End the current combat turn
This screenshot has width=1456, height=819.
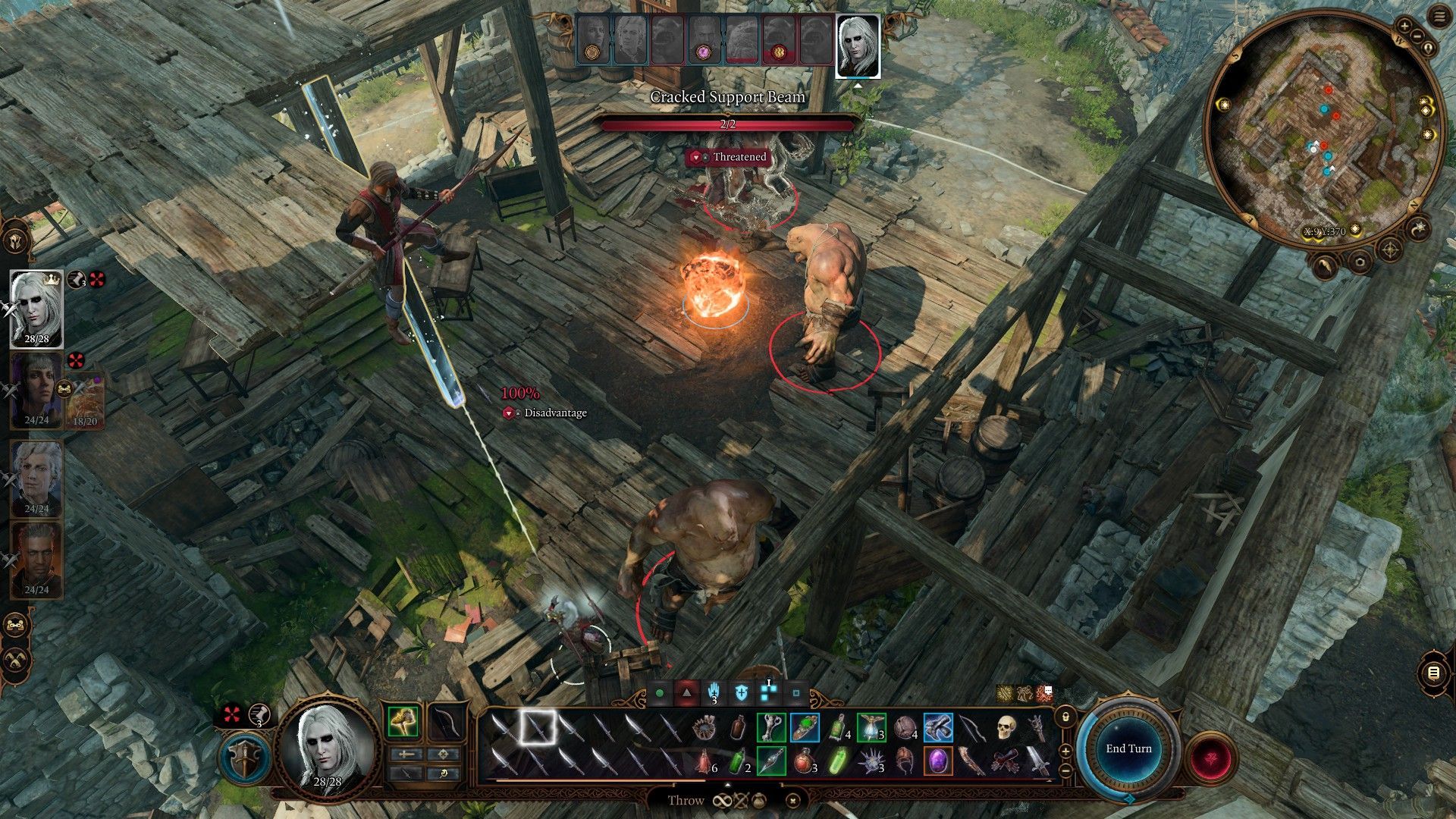(x=1128, y=748)
